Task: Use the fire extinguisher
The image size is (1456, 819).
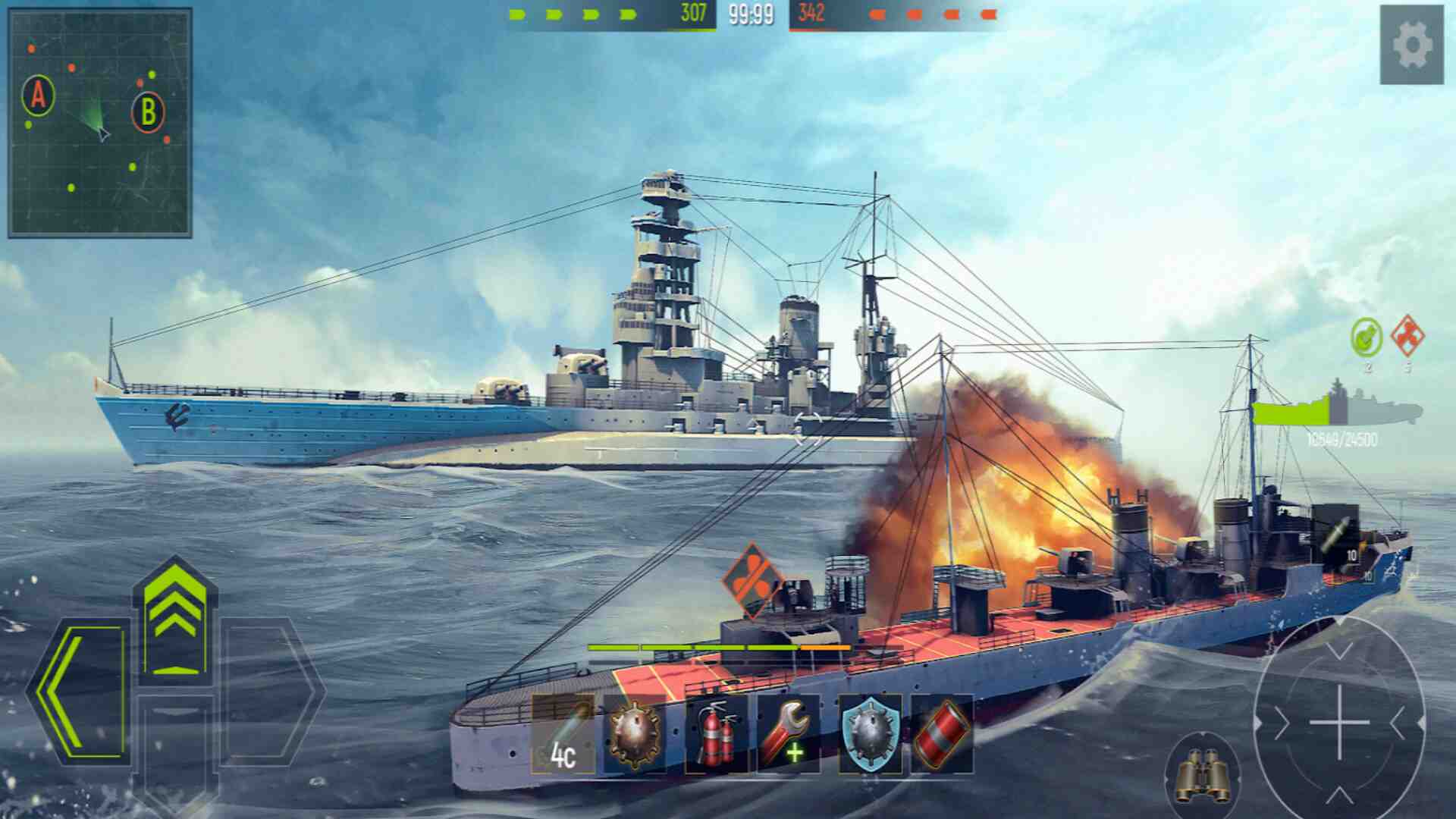Action: pyautogui.click(x=714, y=734)
